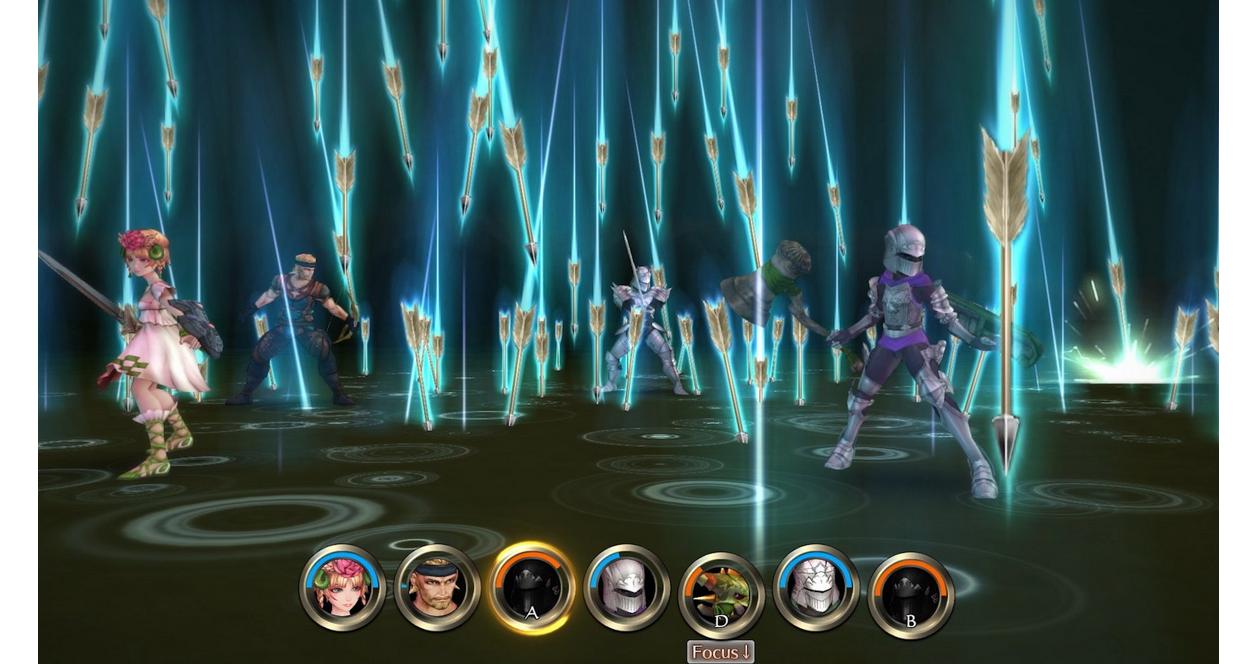The image size is (1256, 664).
Task: Select the pink-haired girl turn portrait
Action: tap(342, 588)
